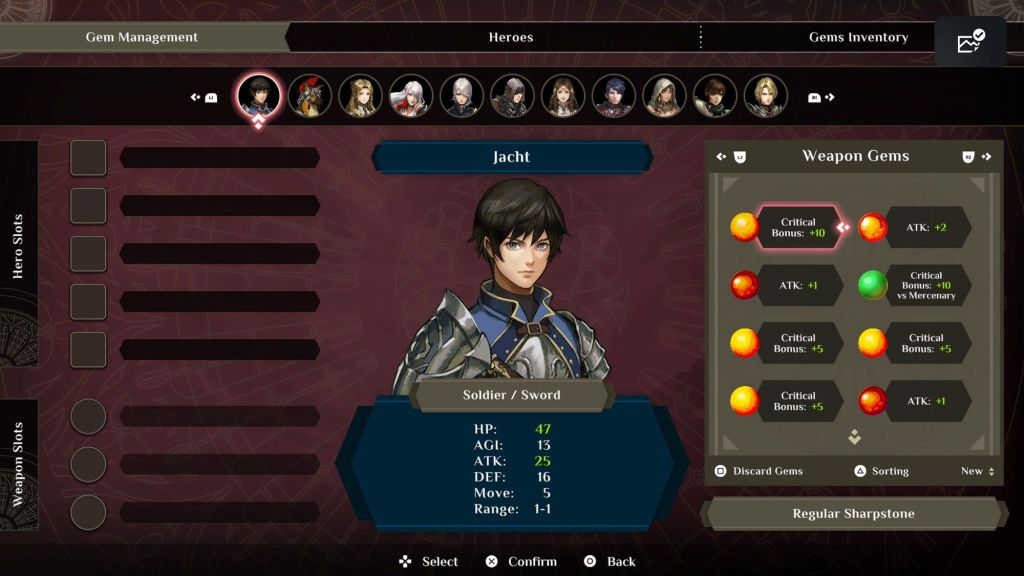Choose the dark-blue-haired hero portrait
Viewport: 1024px width, 576px height.
613,96
